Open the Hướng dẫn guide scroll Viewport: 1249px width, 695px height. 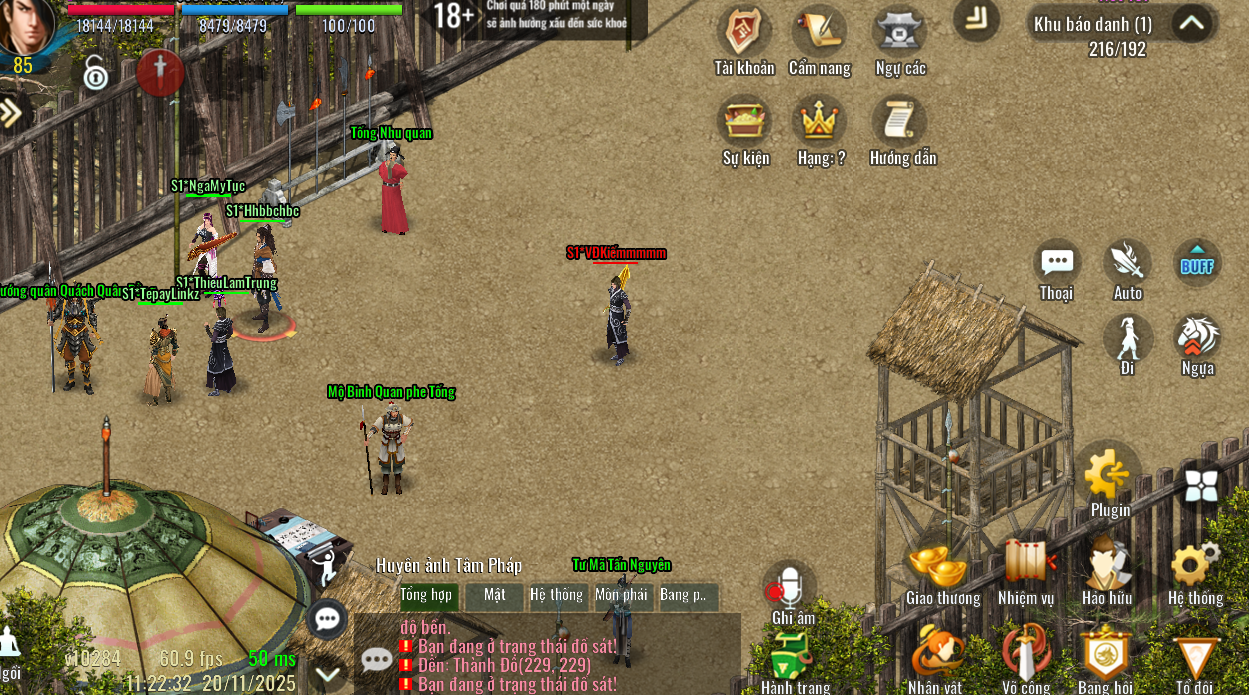tap(900, 122)
